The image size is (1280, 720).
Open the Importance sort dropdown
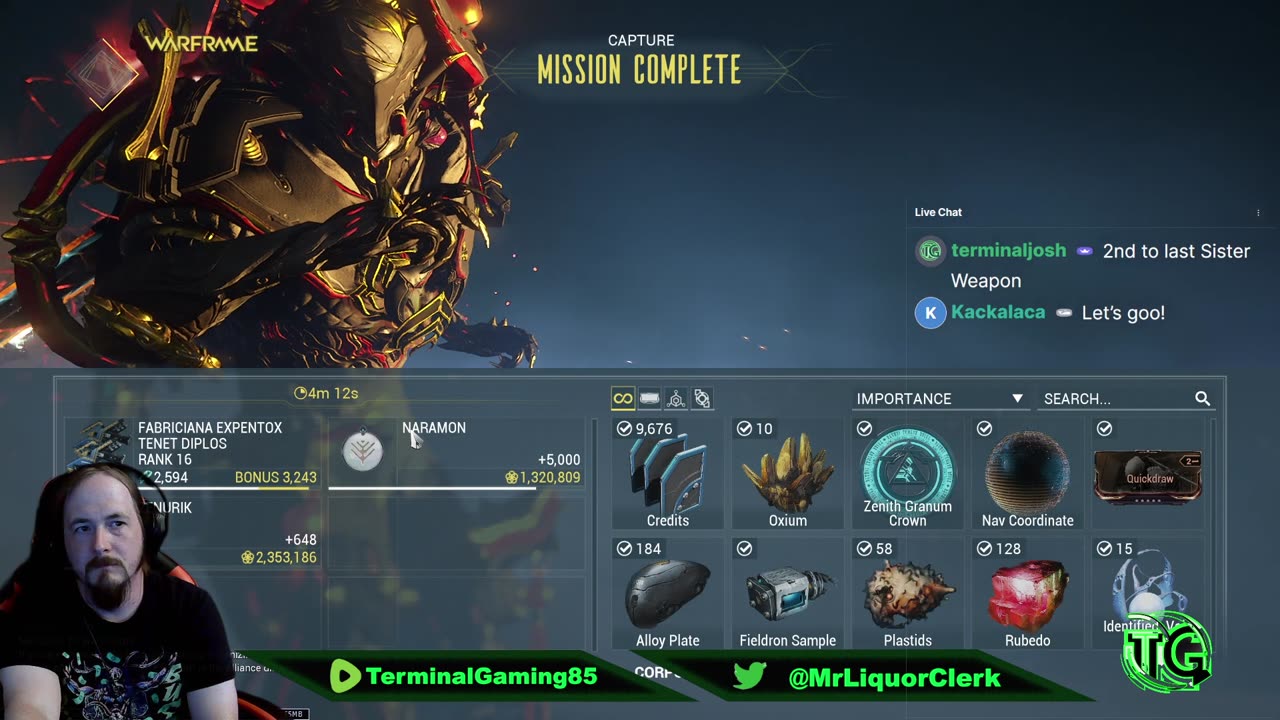point(938,398)
